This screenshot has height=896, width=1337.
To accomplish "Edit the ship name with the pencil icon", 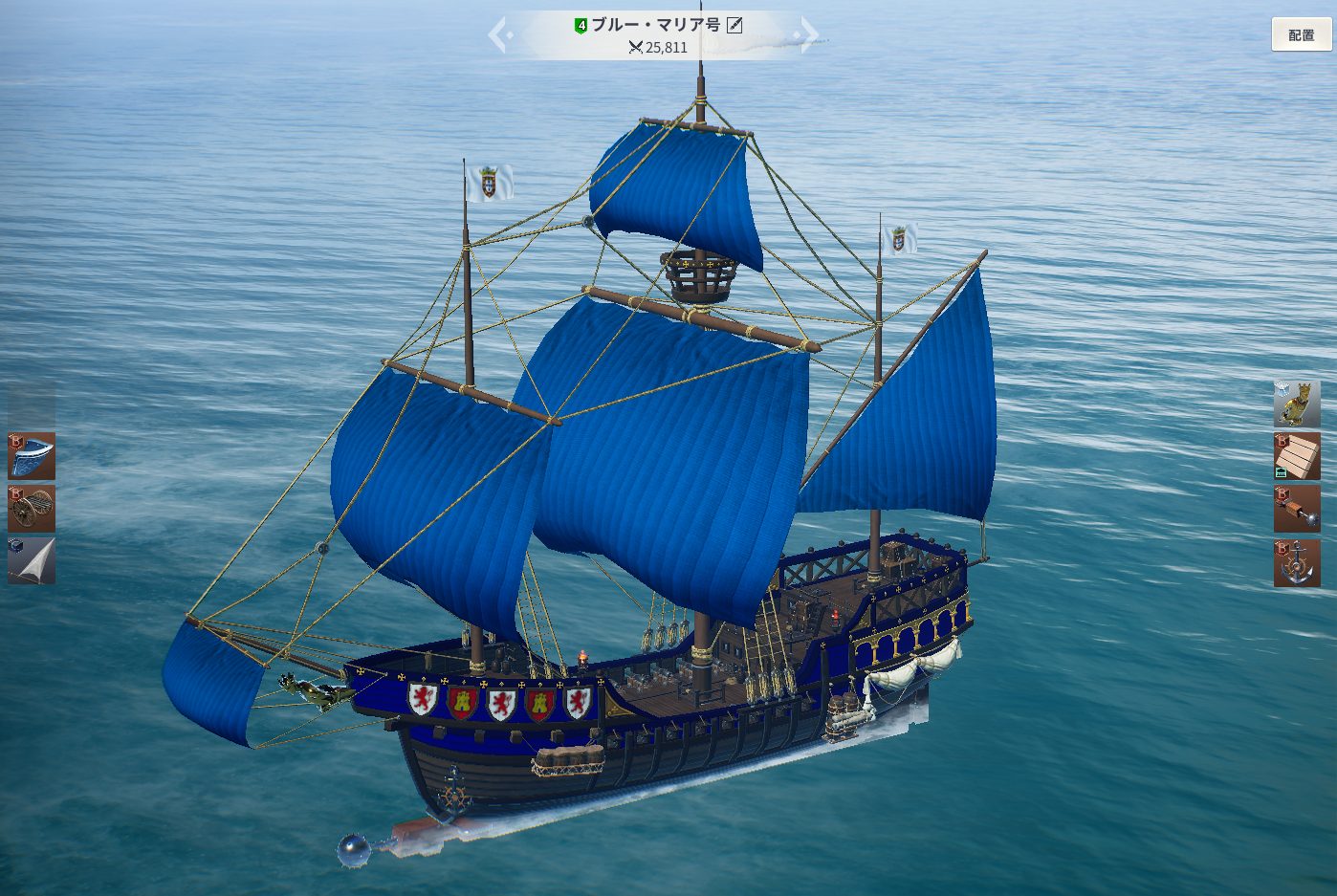I will point(734,25).
